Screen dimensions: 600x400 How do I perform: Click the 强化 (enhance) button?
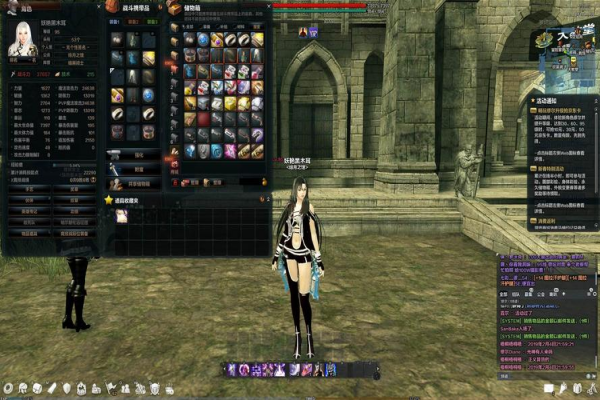[139, 156]
